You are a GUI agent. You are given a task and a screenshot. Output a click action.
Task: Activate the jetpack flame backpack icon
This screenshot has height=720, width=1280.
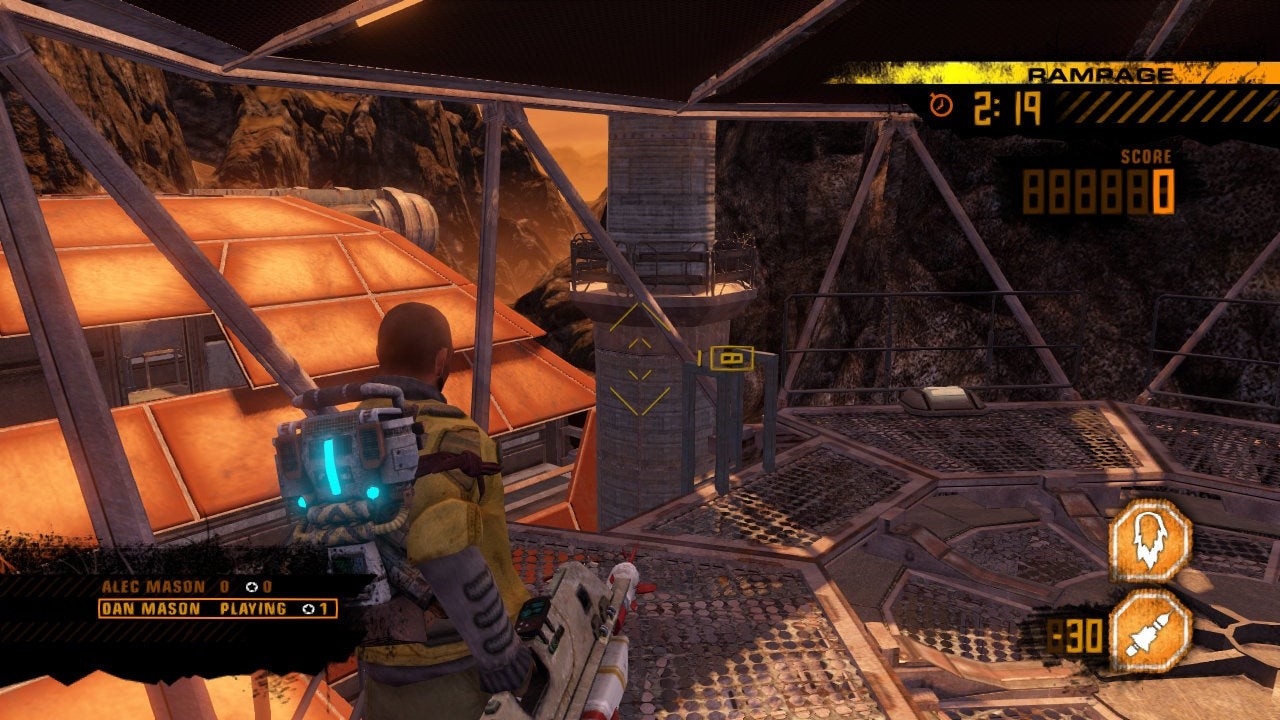pyautogui.click(x=1150, y=541)
